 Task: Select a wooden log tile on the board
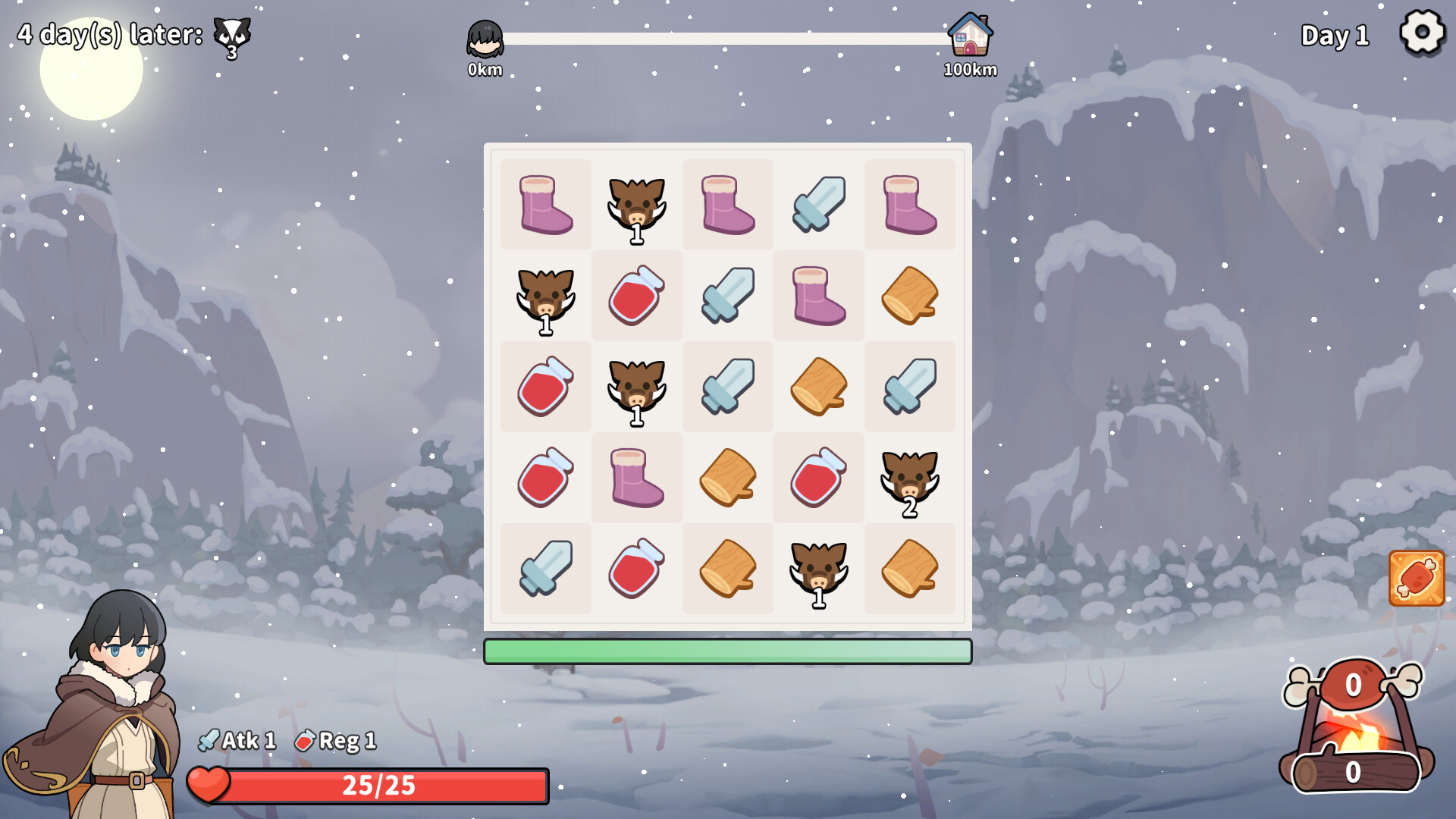pyautogui.click(x=908, y=296)
